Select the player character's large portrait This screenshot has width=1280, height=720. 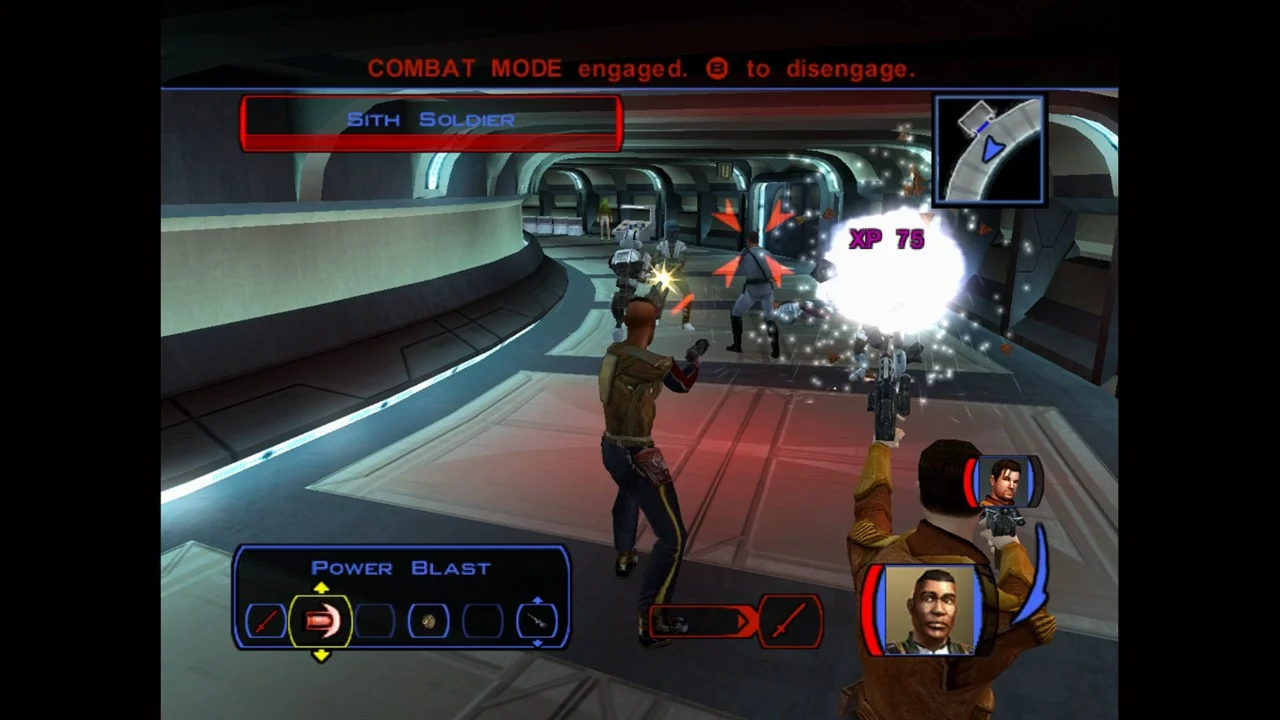pos(931,611)
